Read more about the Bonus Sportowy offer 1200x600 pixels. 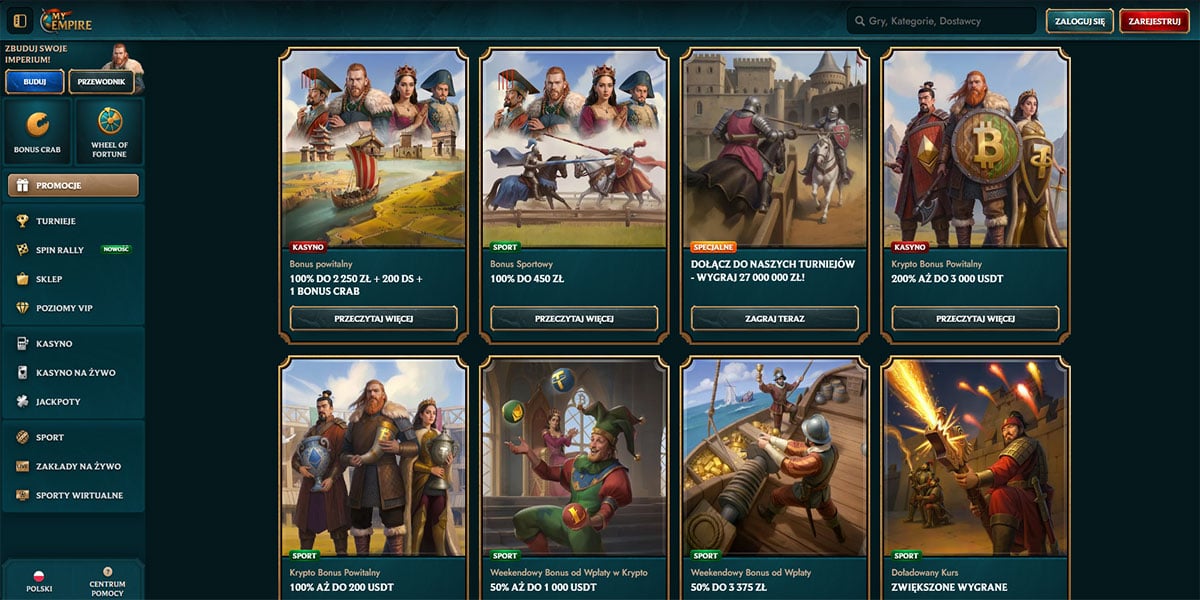click(574, 318)
